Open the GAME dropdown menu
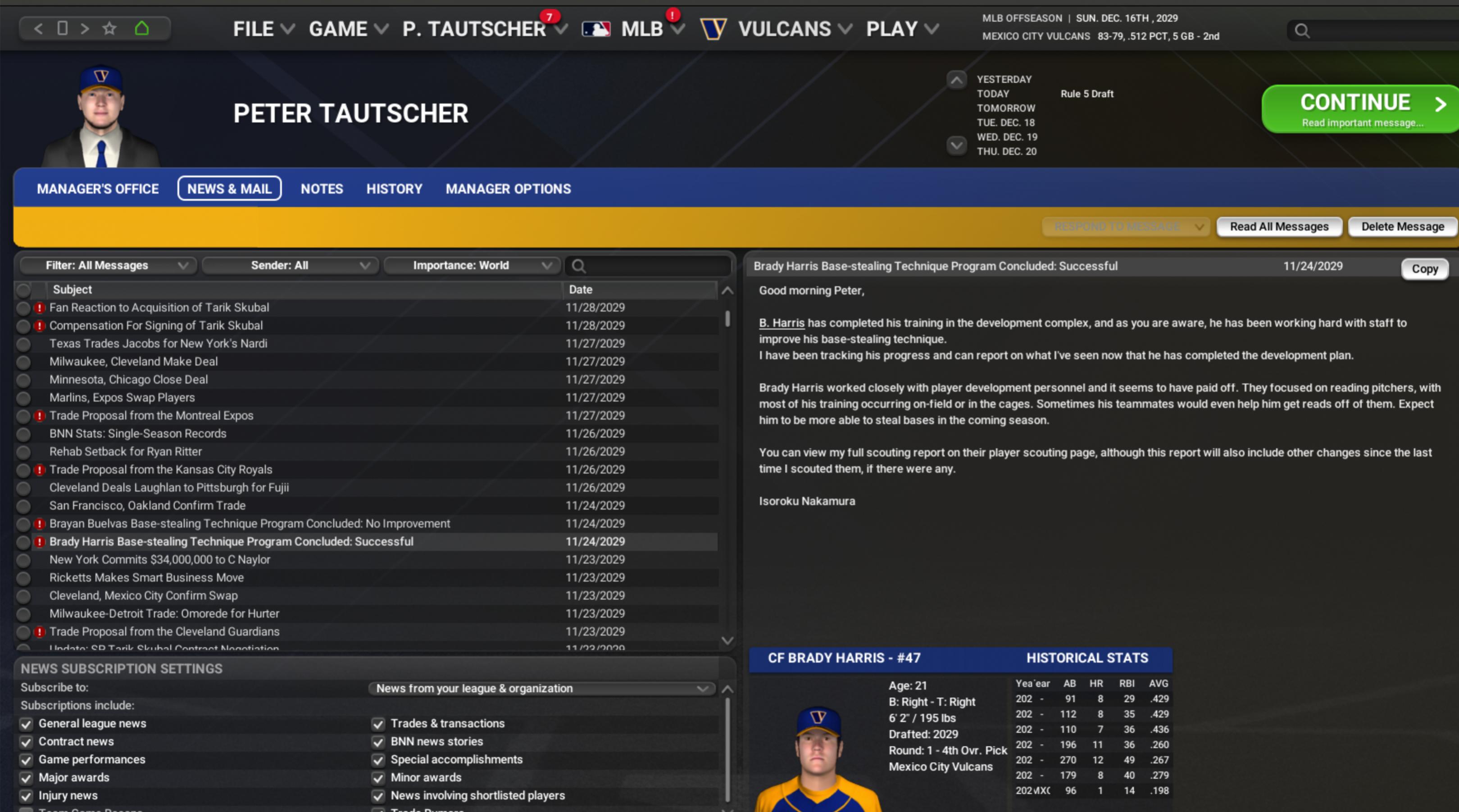Image resolution: width=1459 pixels, height=812 pixels. [x=348, y=29]
